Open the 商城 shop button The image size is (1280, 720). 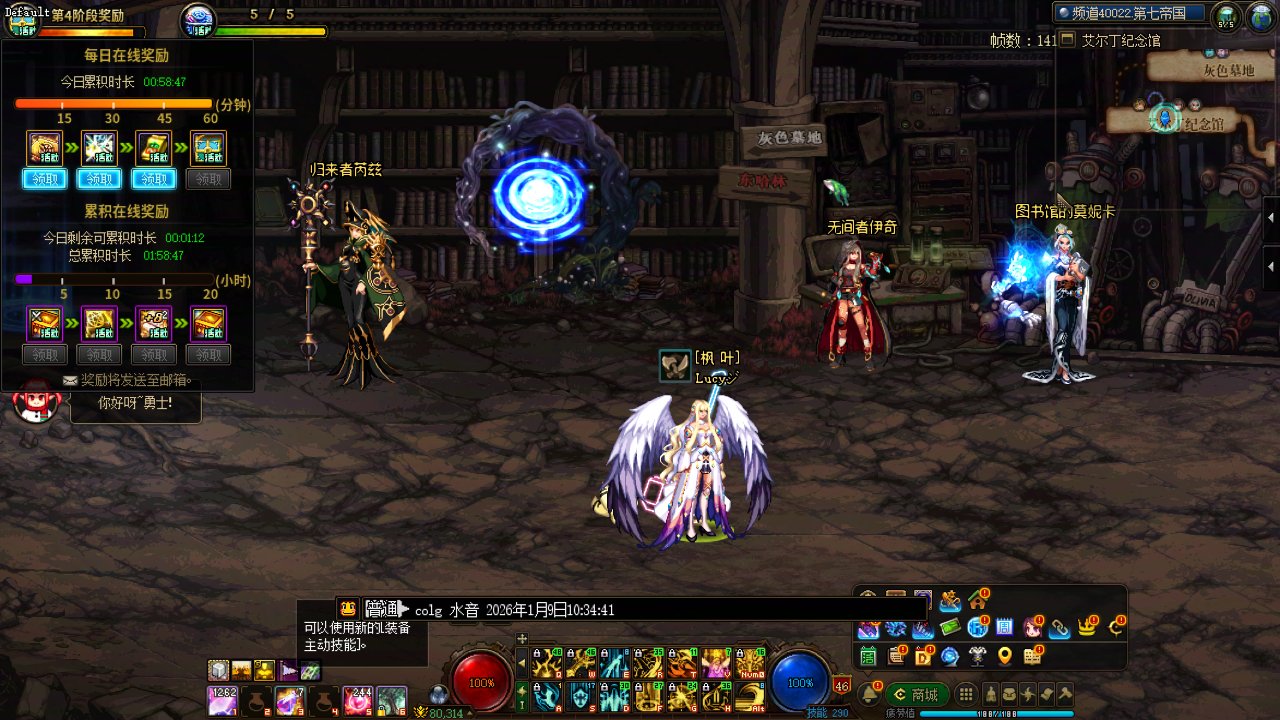918,694
